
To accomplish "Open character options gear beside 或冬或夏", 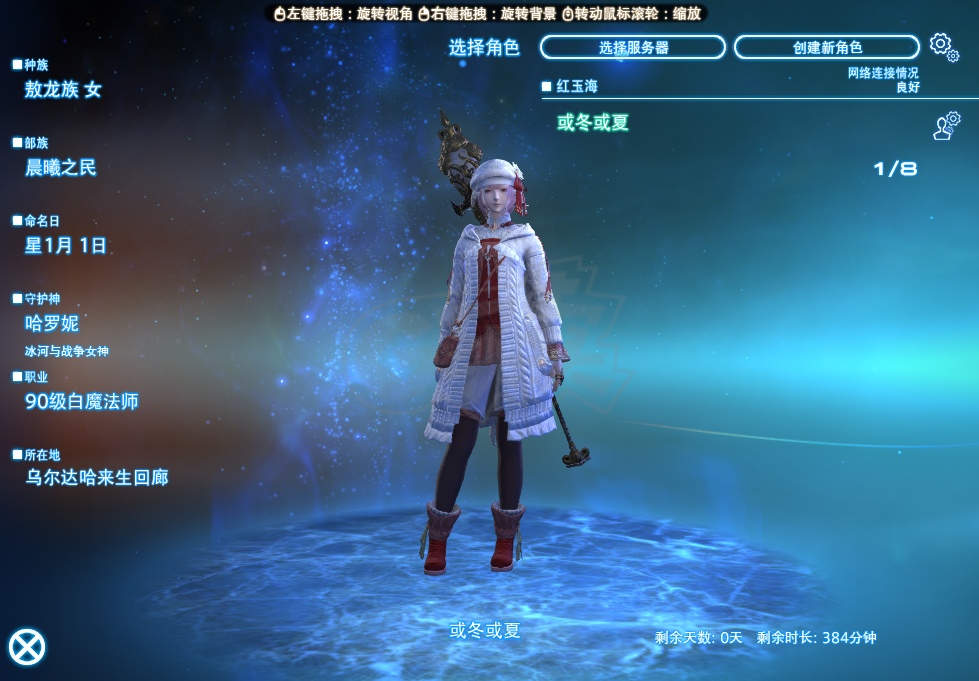I will click(945, 125).
